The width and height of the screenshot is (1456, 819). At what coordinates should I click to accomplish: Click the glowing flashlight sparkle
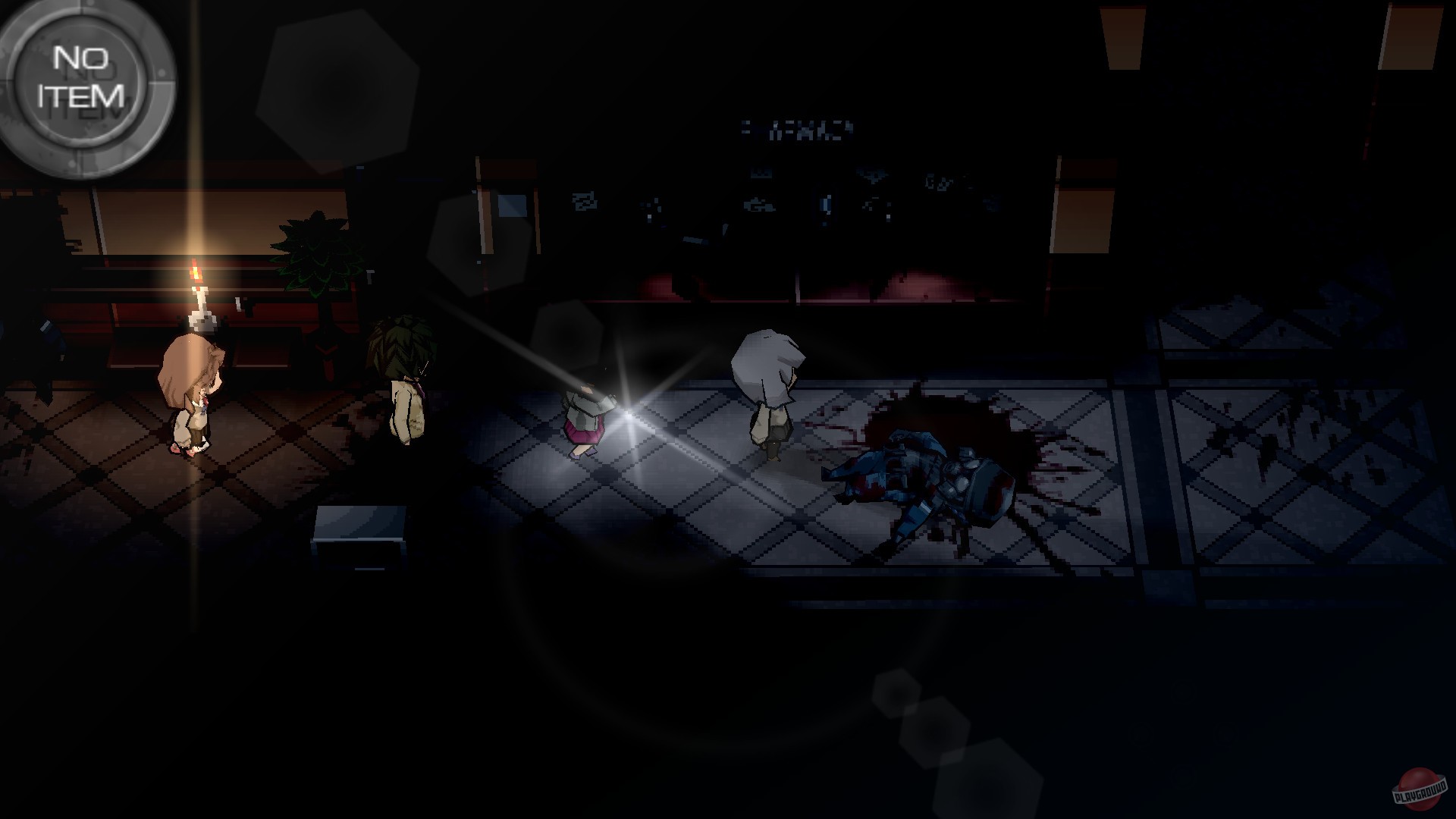click(629, 413)
